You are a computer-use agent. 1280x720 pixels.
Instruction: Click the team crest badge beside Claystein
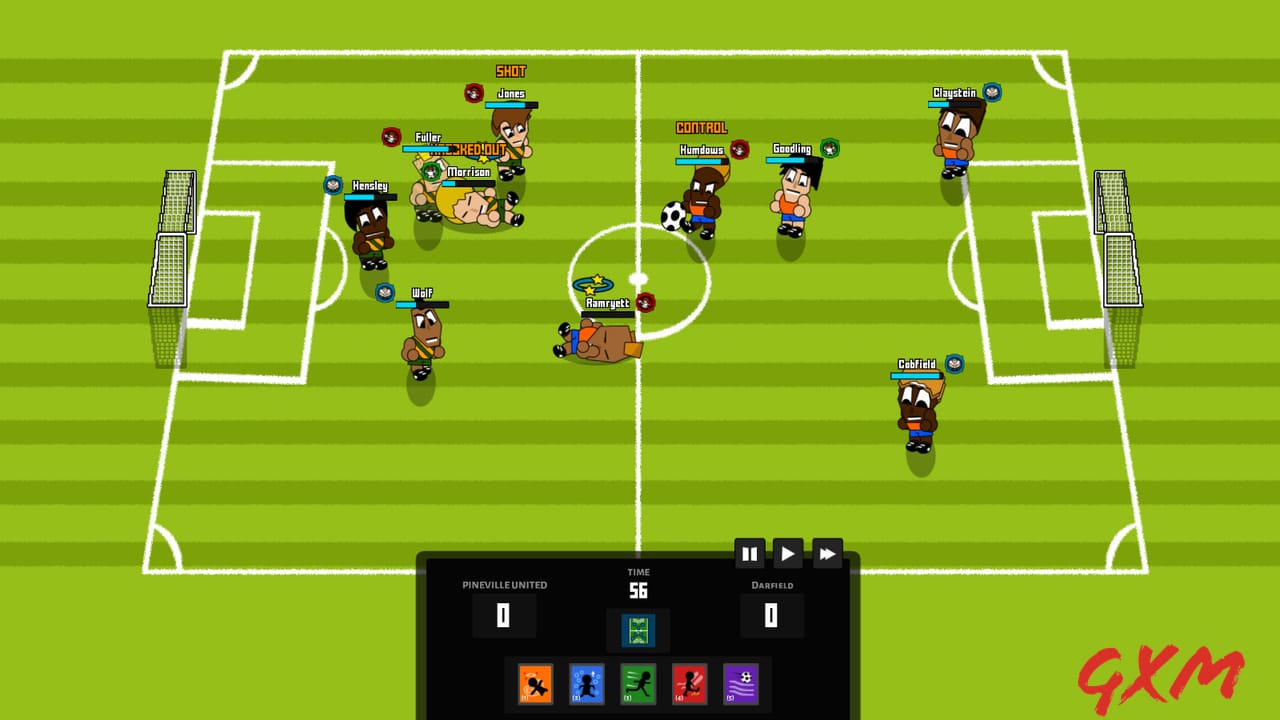[x=991, y=90]
